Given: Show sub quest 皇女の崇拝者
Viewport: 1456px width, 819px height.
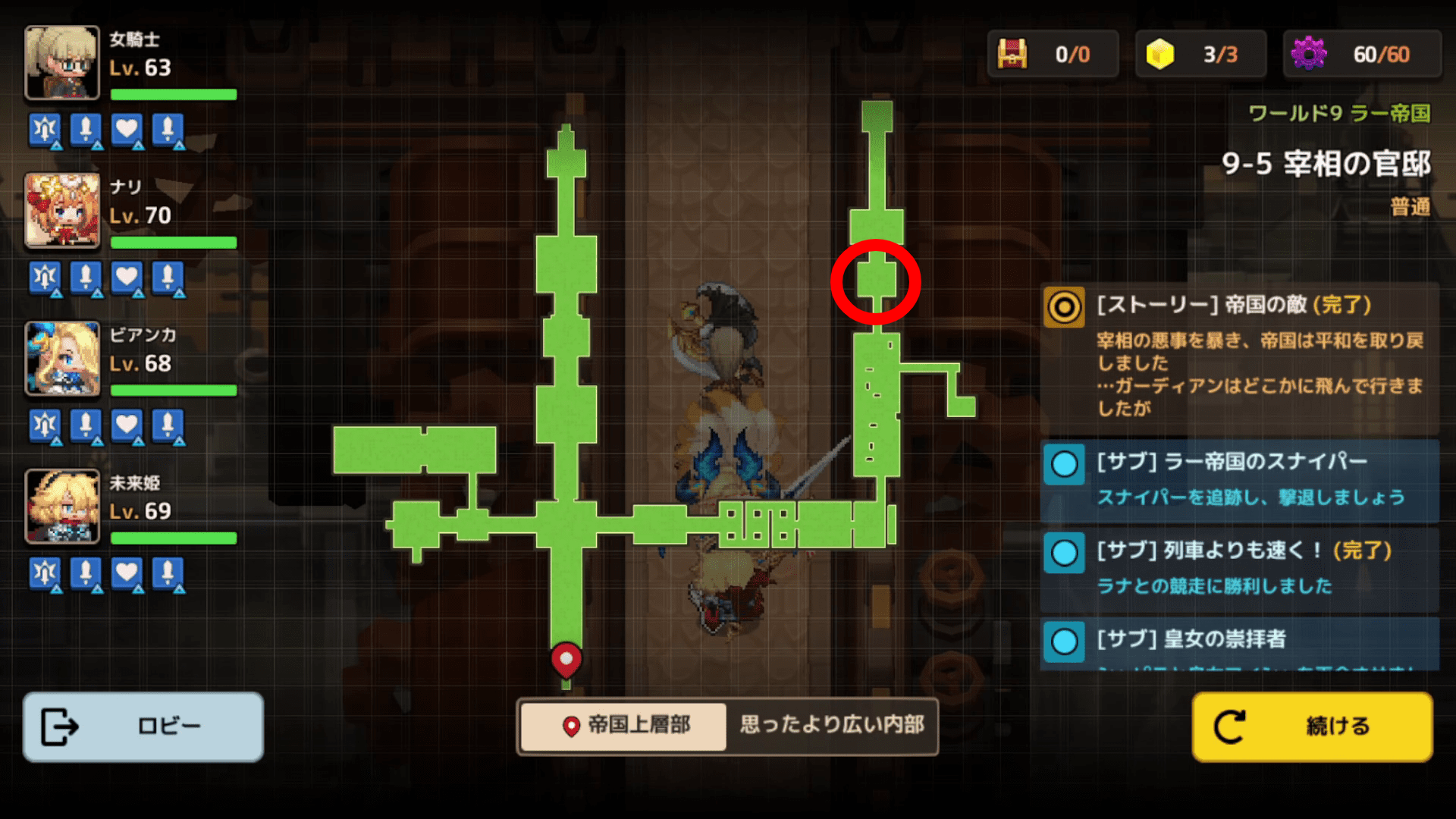Looking at the screenshot, I should coord(1239,641).
